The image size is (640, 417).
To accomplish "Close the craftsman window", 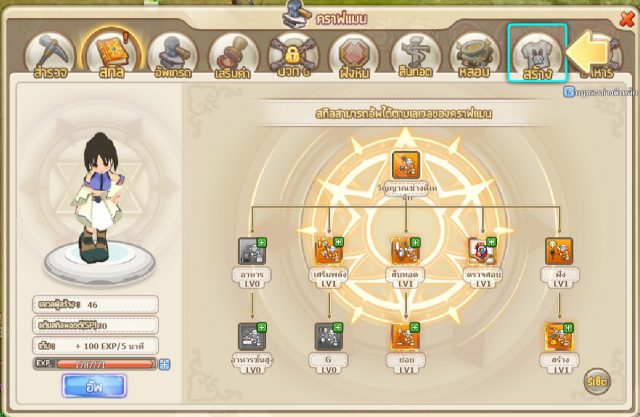I will (627, 21).
